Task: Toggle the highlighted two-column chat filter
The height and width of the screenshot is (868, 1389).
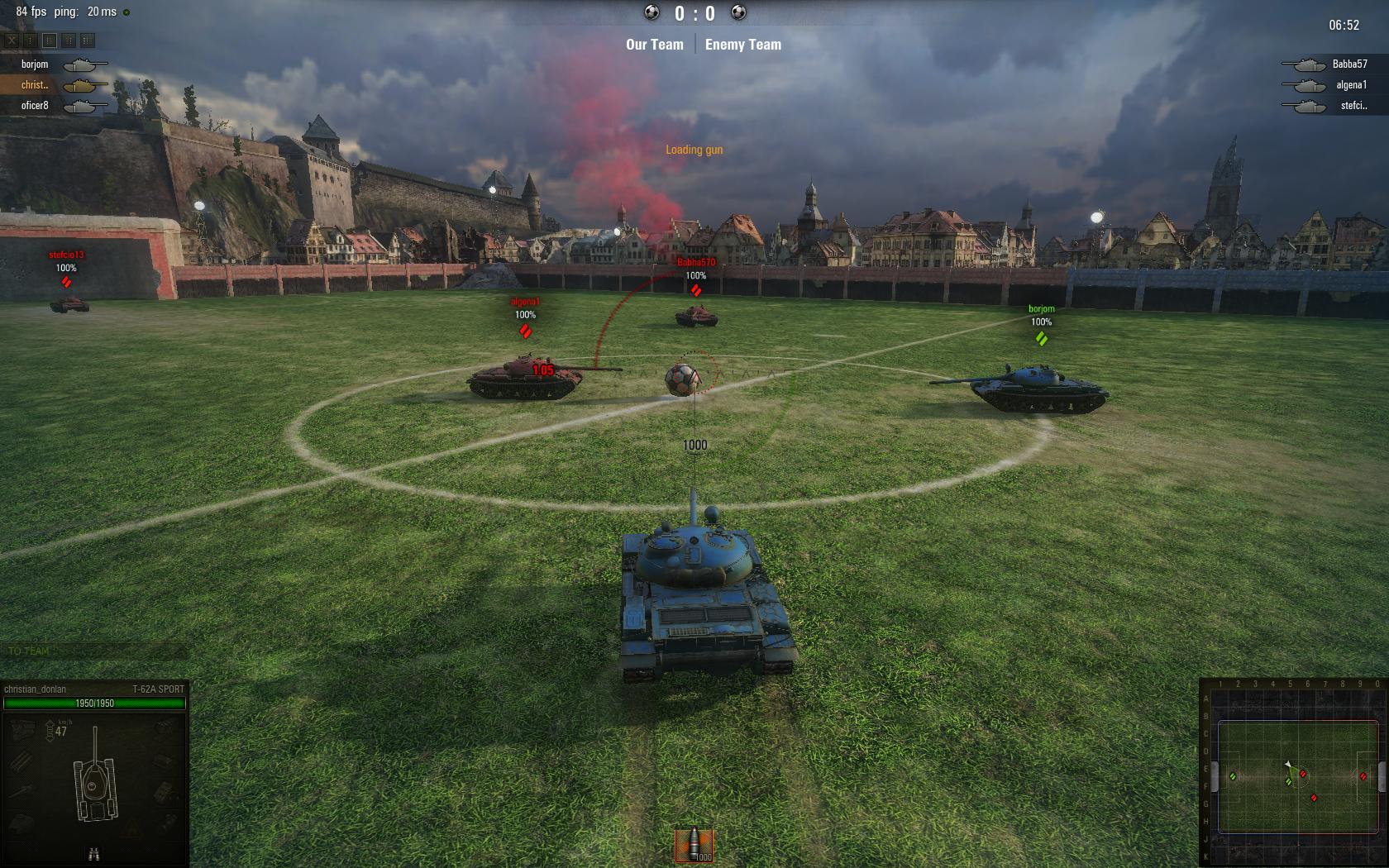Action: [x=50, y=39]
